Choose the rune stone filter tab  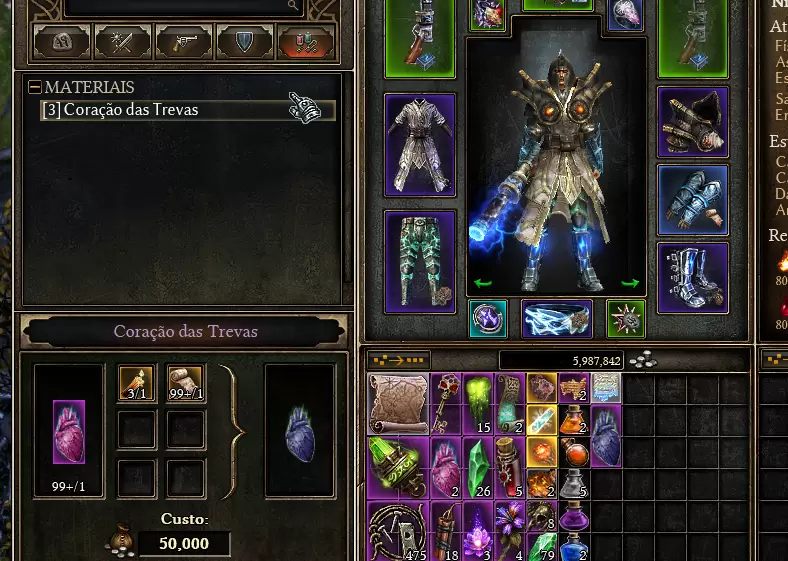[x=62, y=42]
